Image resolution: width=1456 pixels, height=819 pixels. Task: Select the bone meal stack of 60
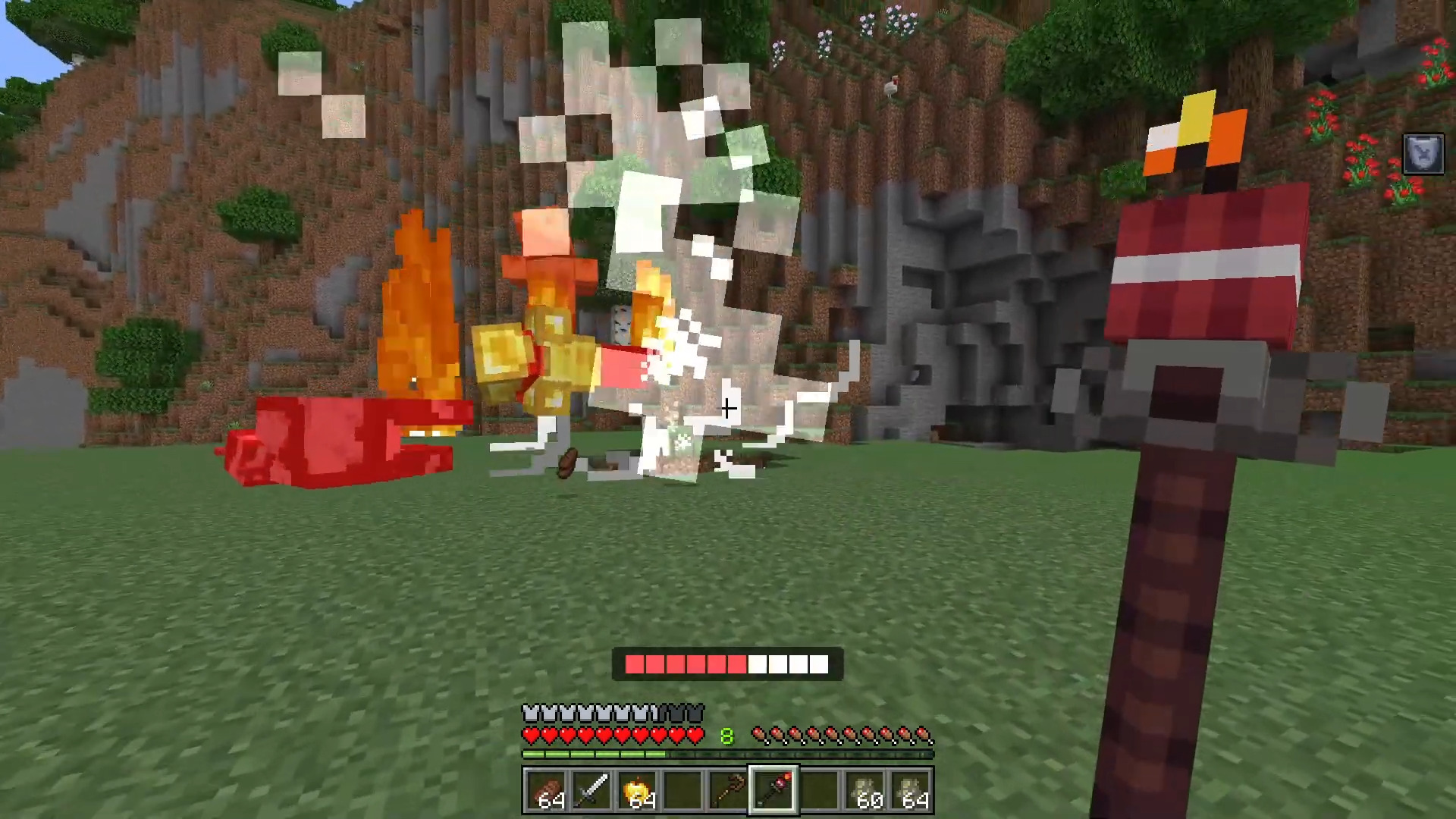click(866, 790)
